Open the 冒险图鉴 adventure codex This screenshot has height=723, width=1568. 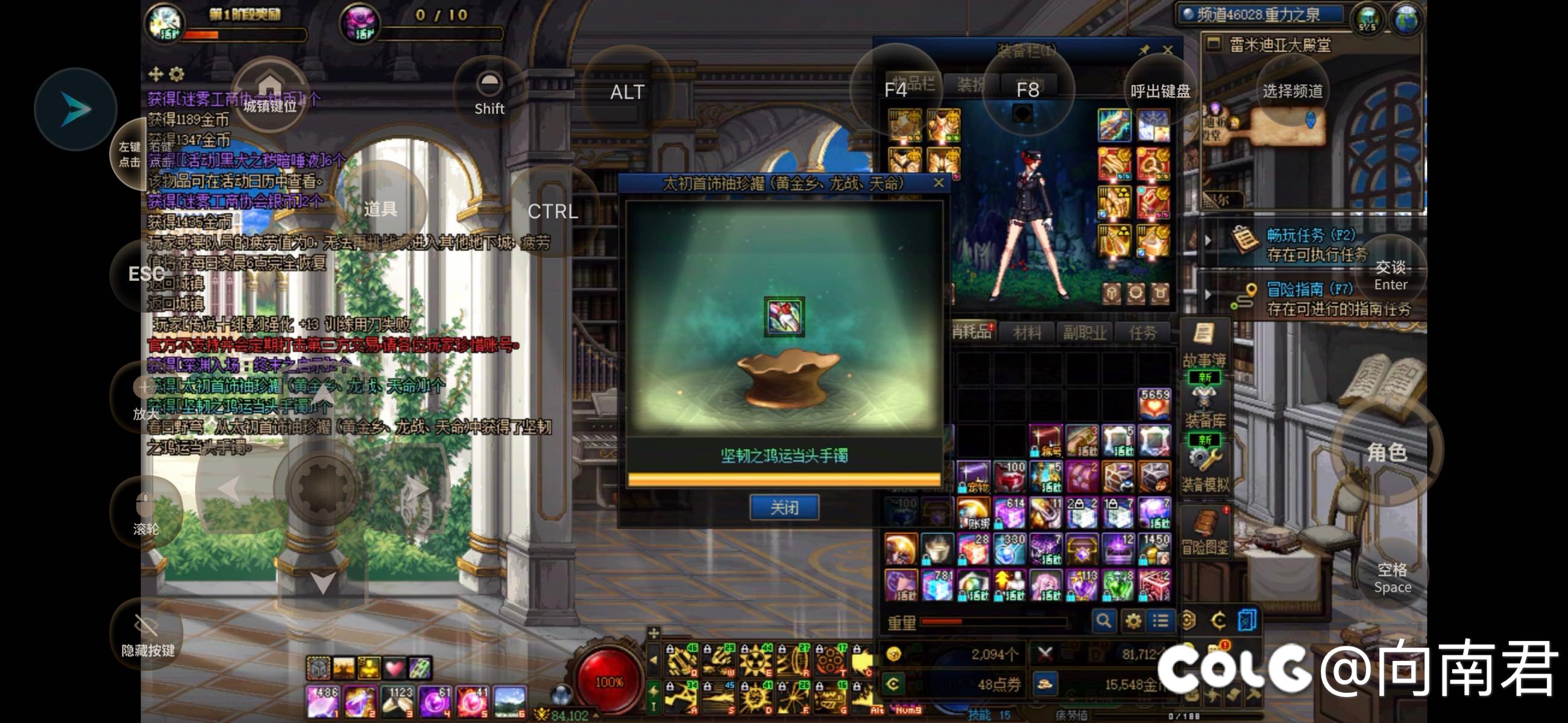click(x=1203, y=533)
